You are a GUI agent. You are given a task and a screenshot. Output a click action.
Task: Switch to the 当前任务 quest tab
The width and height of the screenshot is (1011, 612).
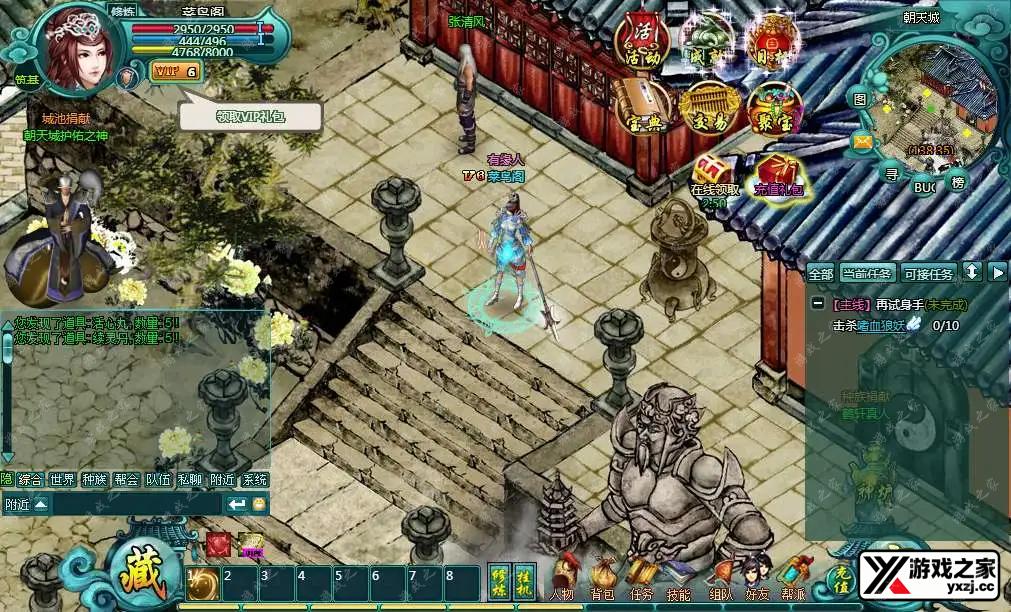867,273
